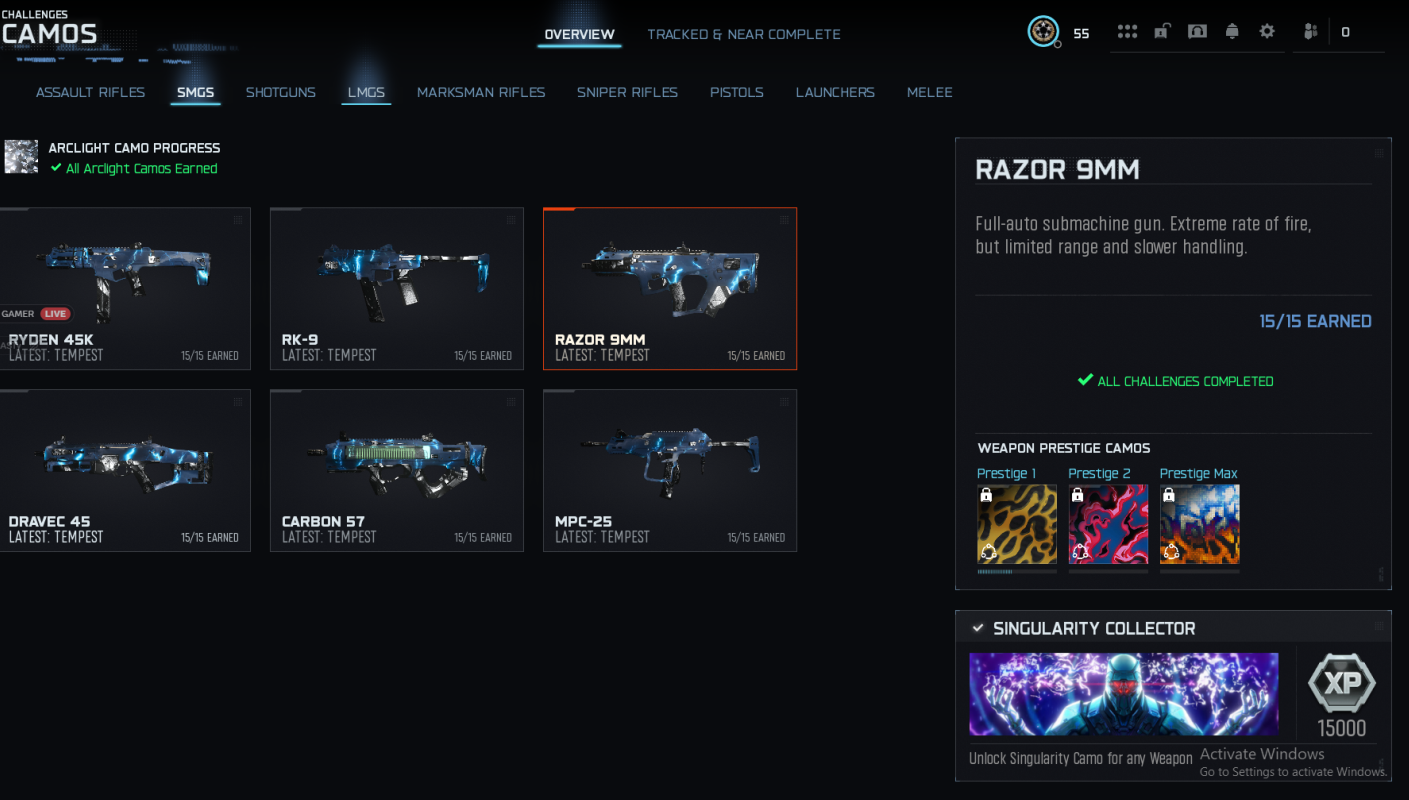Screen dimensions: 1409x800
Task: Click the Prestige 1 progress bar
Action: pos(1017,570)
